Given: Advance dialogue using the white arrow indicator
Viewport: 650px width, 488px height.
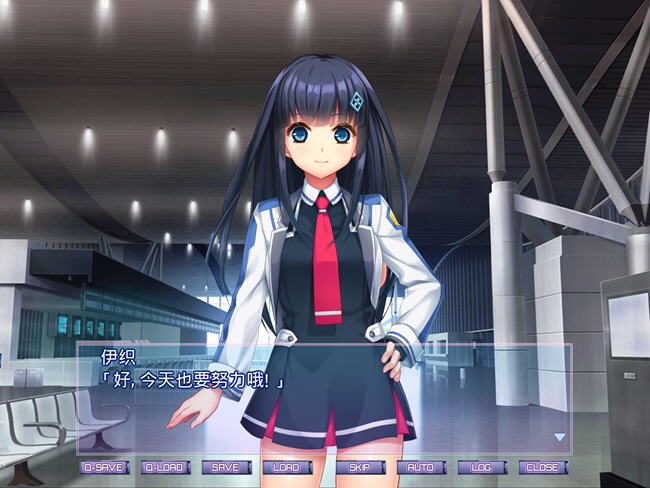Looking at the screenshot, I should pyautogui.click(x=560, y=437).
